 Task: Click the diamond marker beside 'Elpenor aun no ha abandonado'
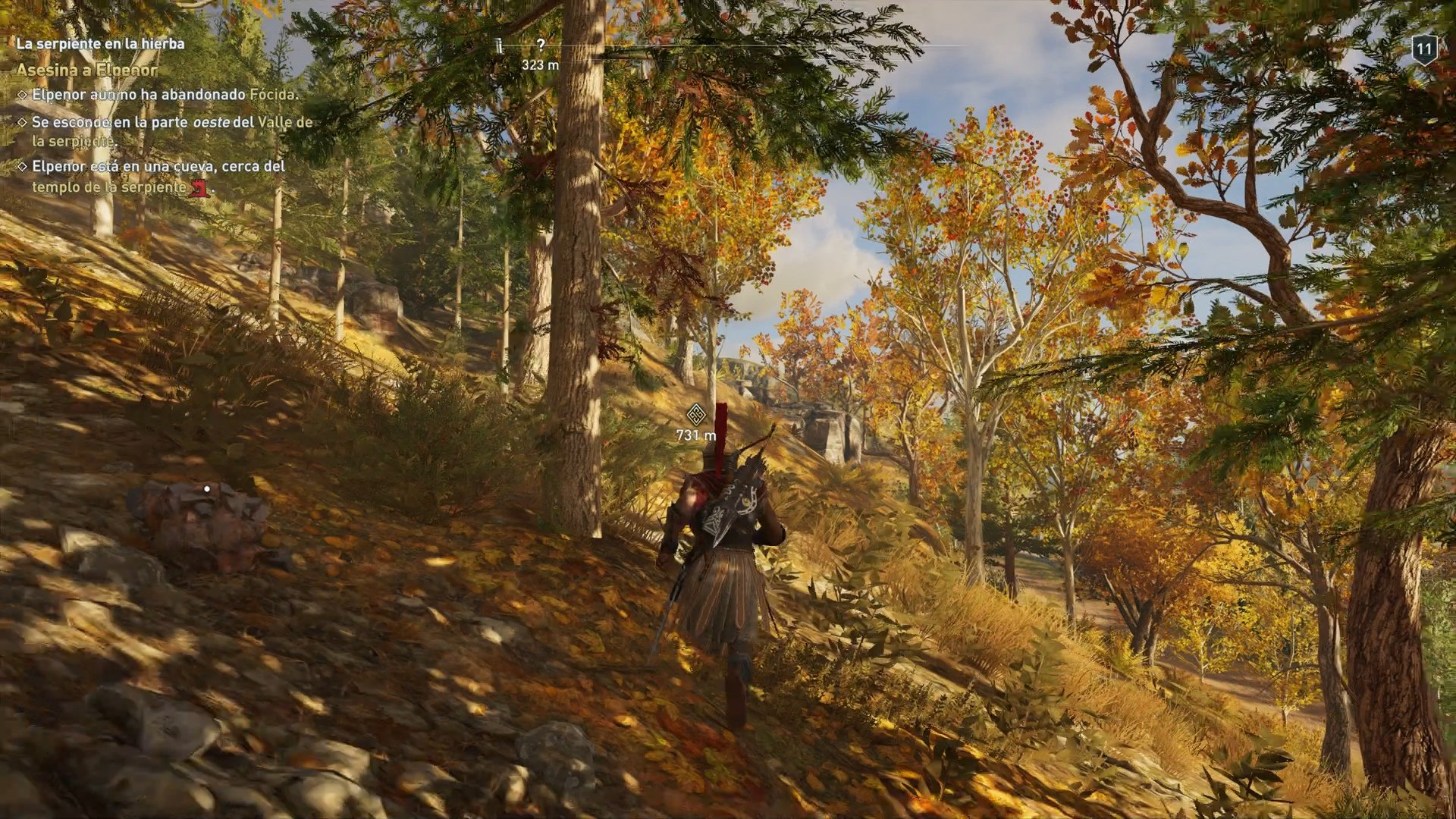22,93
